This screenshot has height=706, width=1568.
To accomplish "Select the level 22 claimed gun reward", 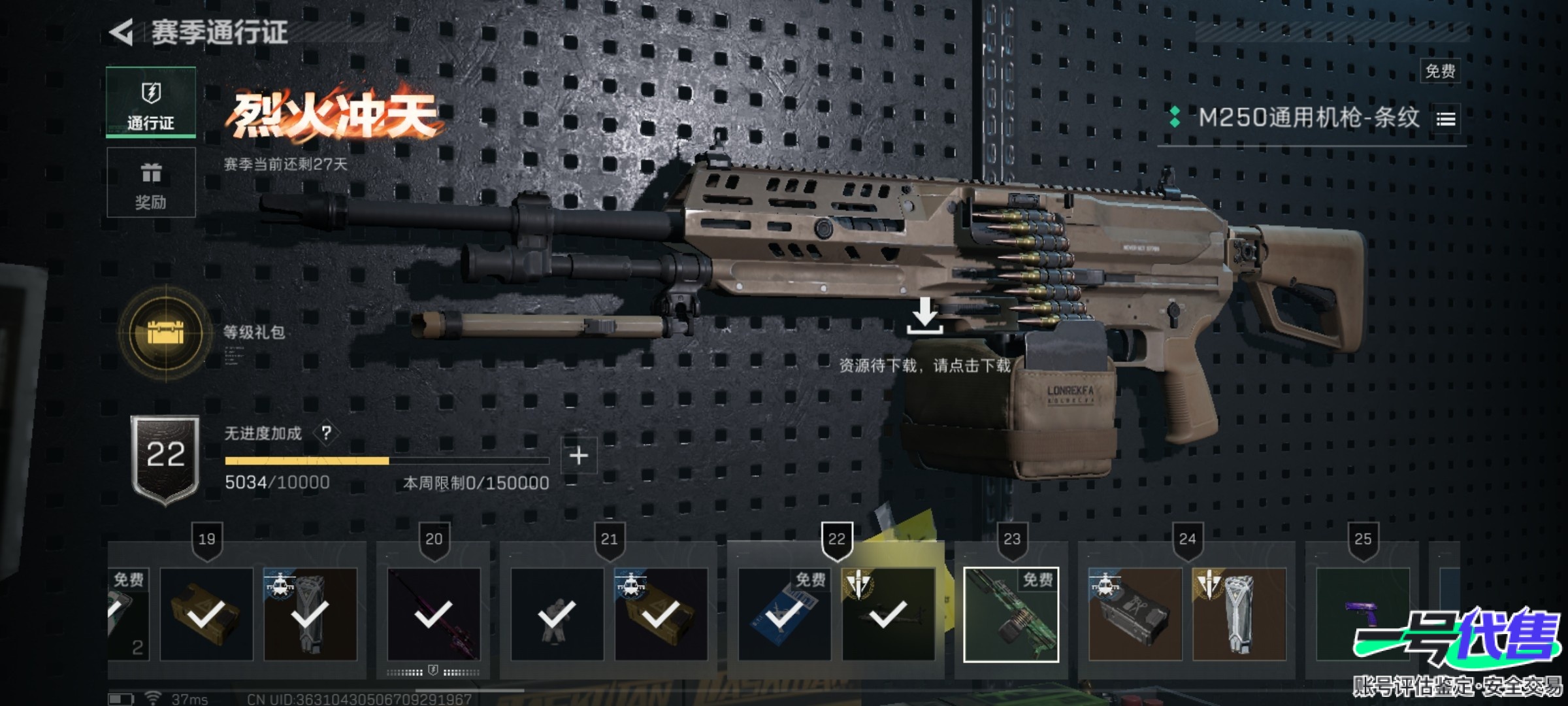I will pos(888,614).
